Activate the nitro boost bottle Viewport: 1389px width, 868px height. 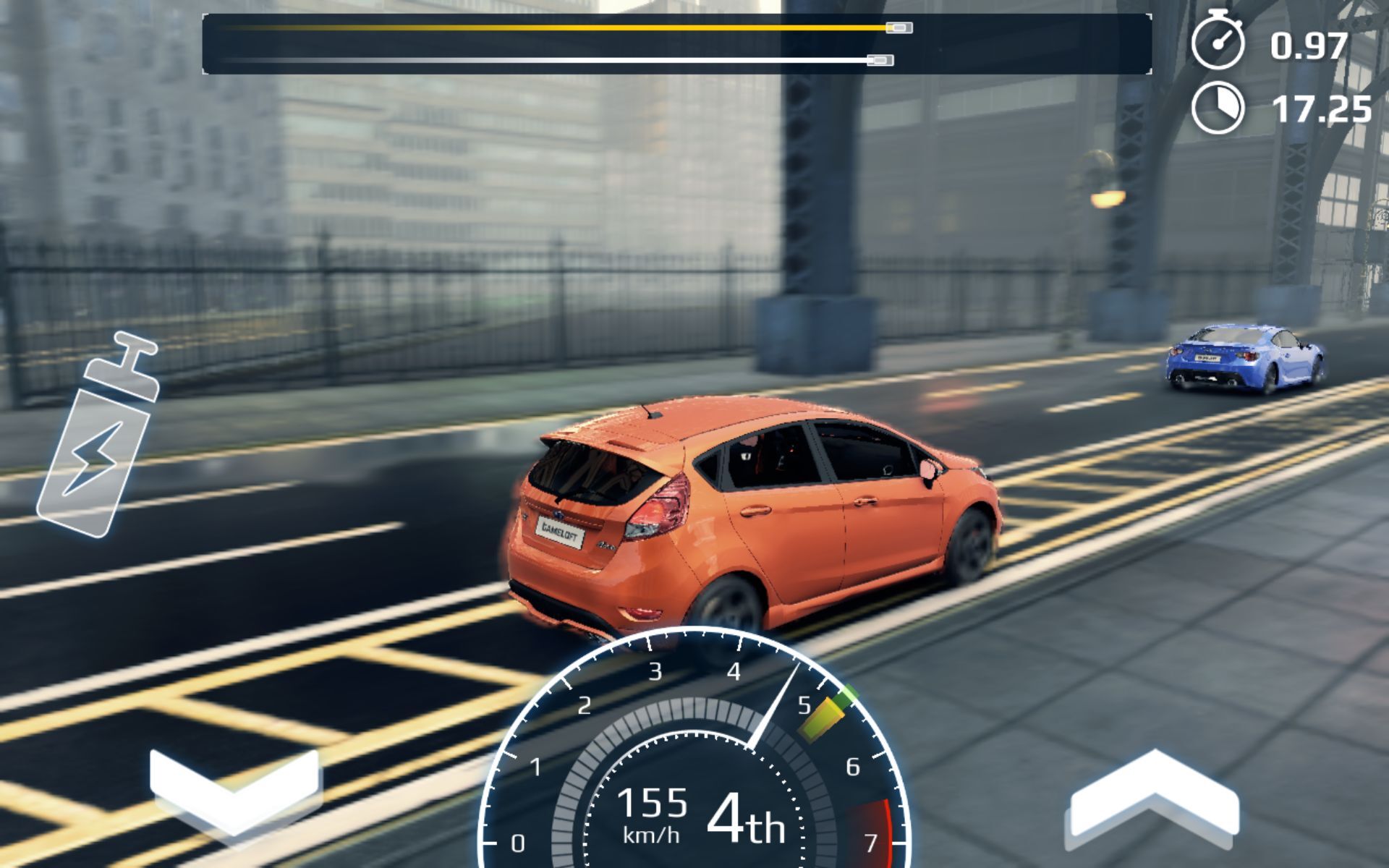(x=101, y=448)
